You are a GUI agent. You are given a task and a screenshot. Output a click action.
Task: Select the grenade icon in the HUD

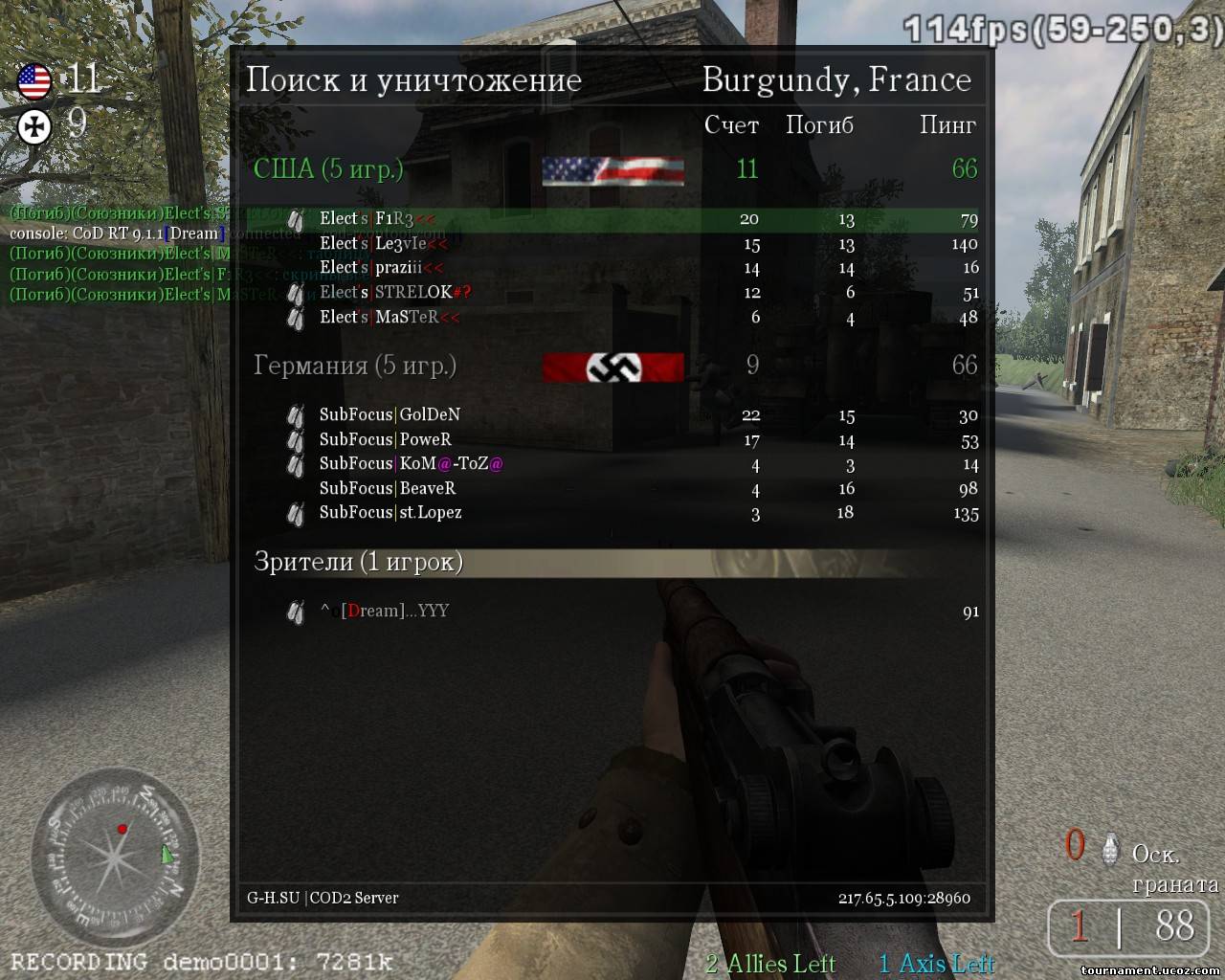tap(1110, 848)
